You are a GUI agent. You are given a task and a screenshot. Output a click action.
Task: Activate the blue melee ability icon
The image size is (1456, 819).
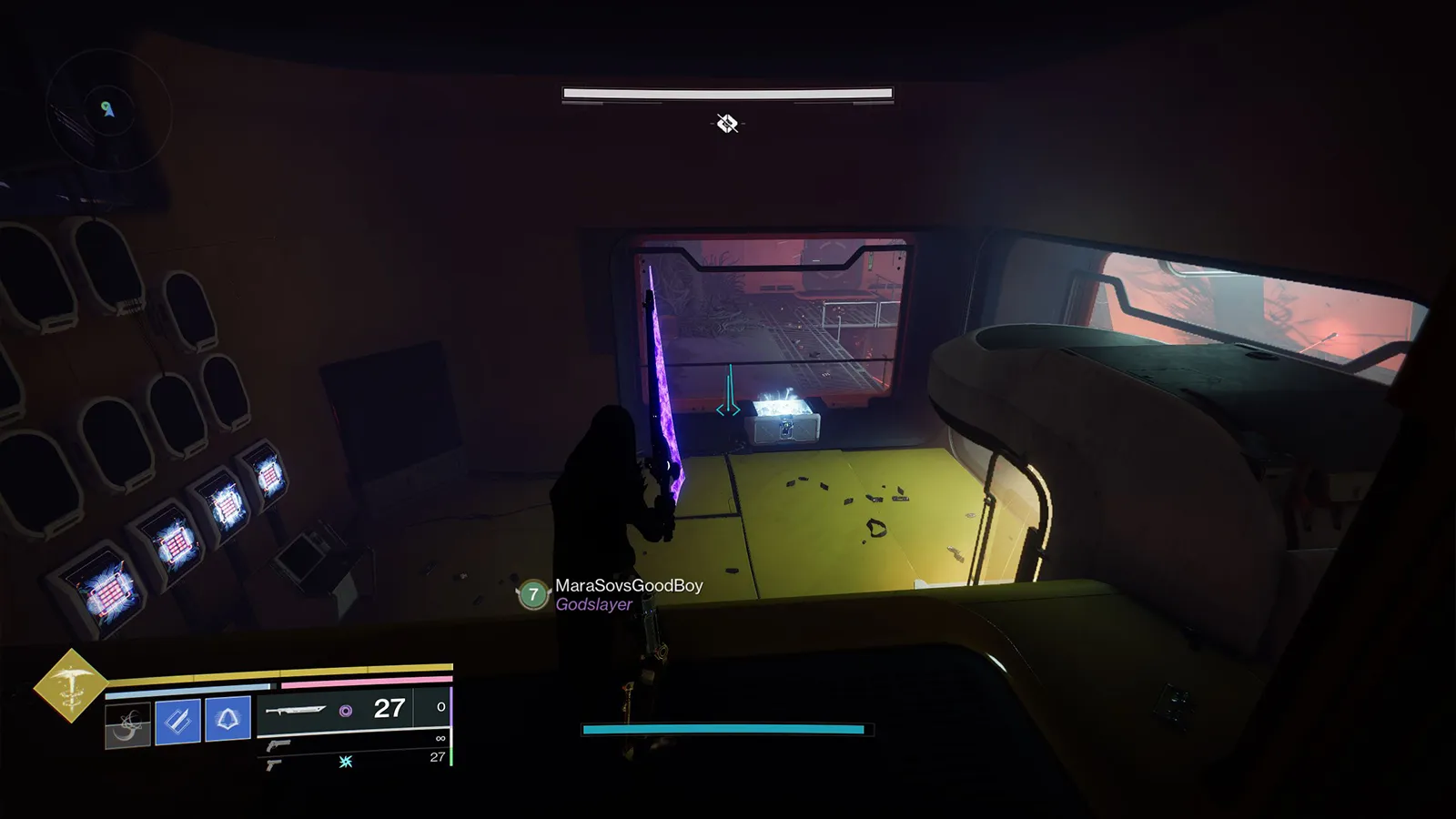(177, 722)
